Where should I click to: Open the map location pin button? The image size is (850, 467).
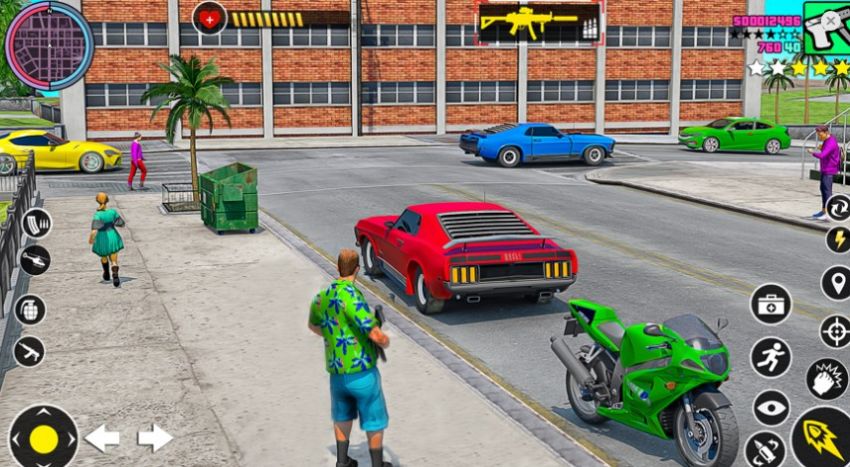836,283
